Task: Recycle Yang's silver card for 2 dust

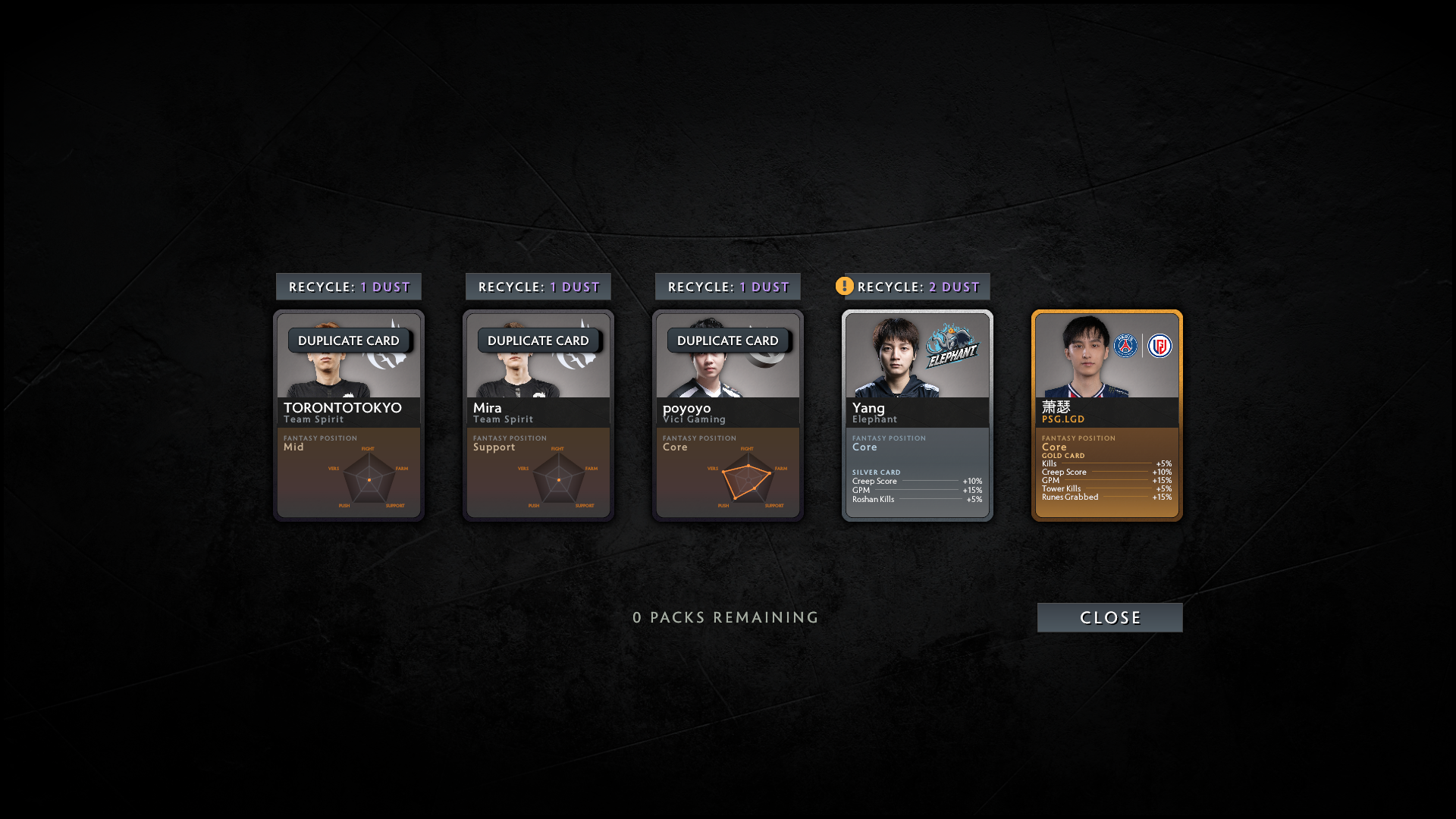Action: point(918,287)
